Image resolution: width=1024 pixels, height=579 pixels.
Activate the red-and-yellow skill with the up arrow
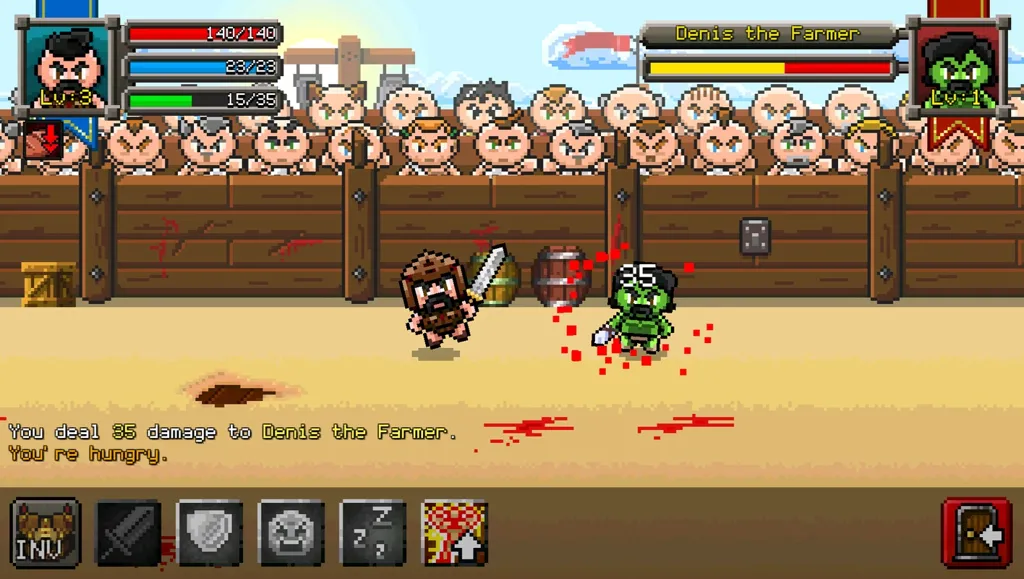point(455,533)
